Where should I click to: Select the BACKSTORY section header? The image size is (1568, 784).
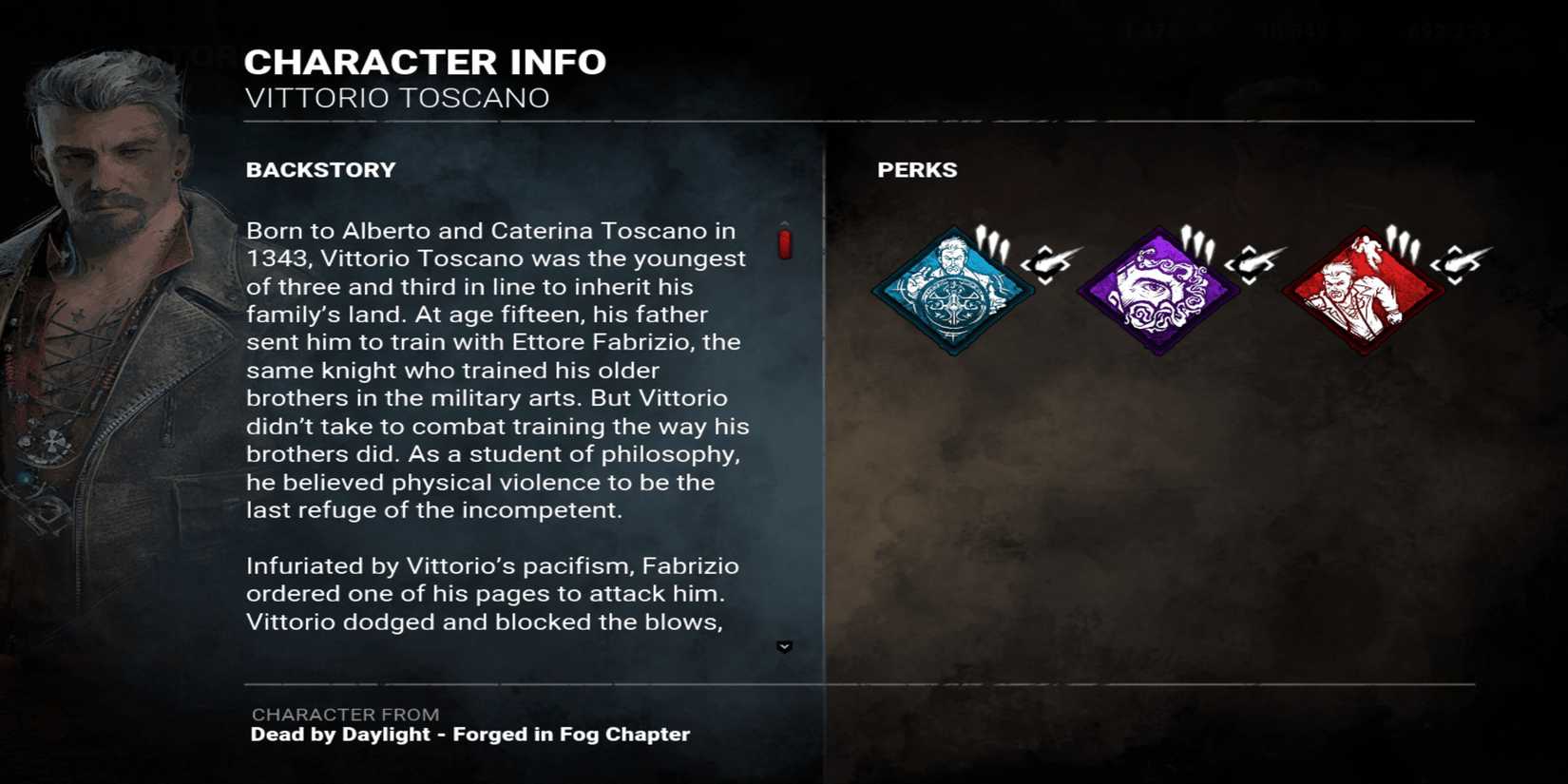coord(320,169)
